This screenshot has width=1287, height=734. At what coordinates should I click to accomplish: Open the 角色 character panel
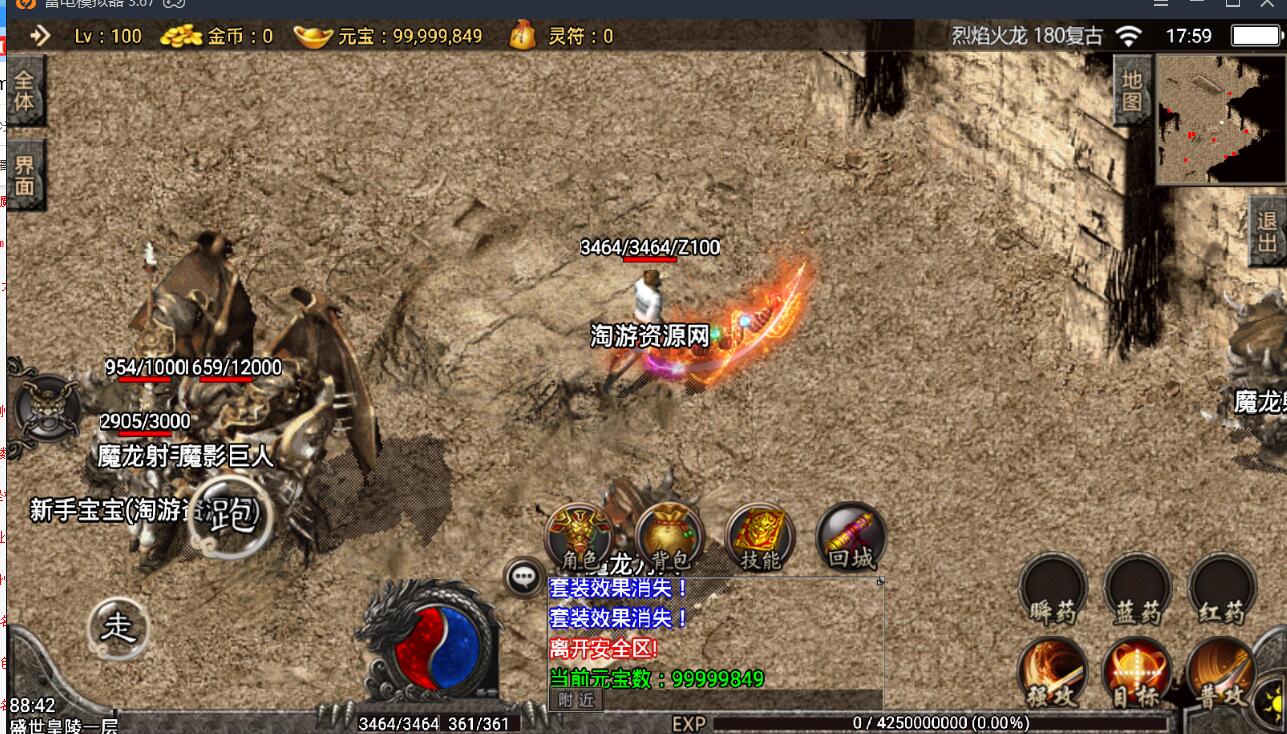[579, 537]
